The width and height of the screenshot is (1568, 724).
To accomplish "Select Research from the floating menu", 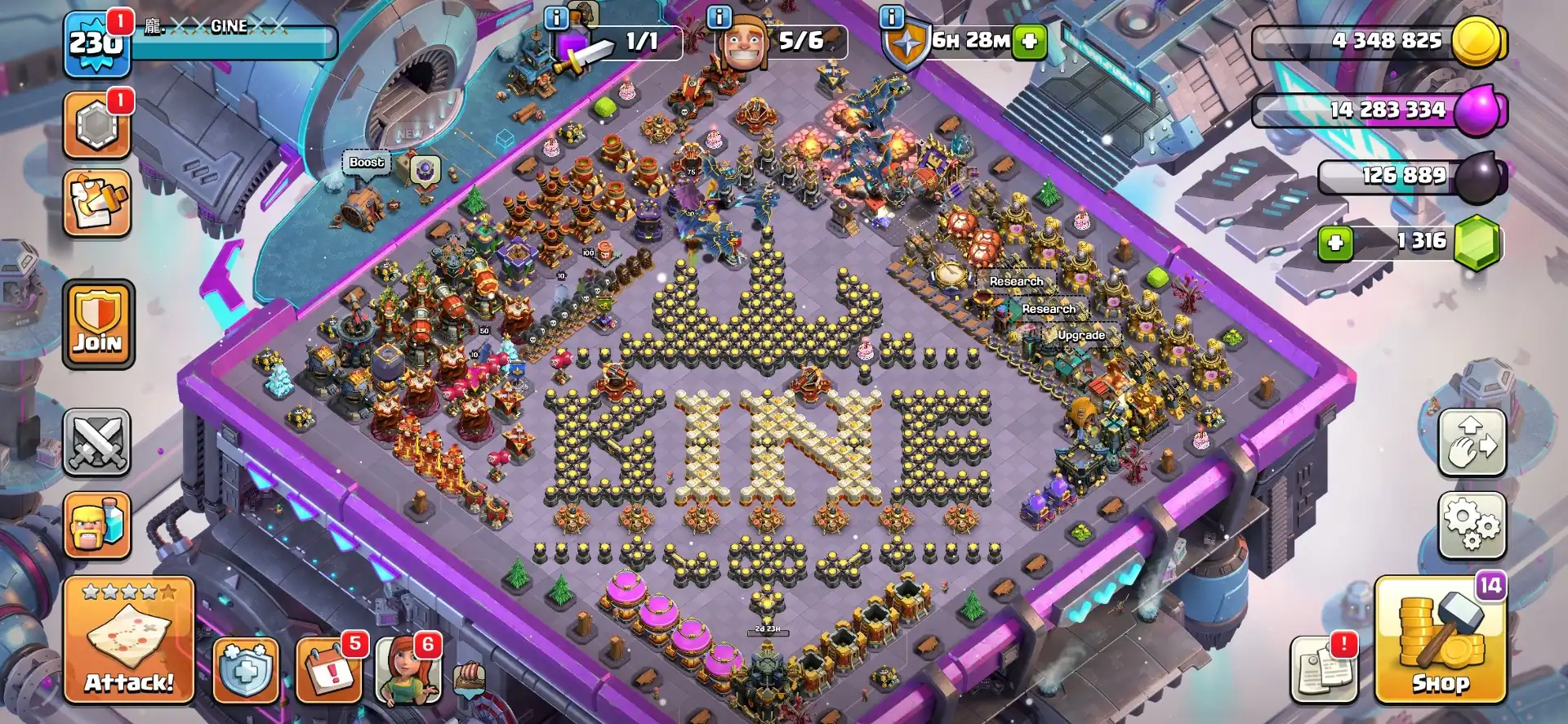I will pyautogui.click(x=1015, y=280).
